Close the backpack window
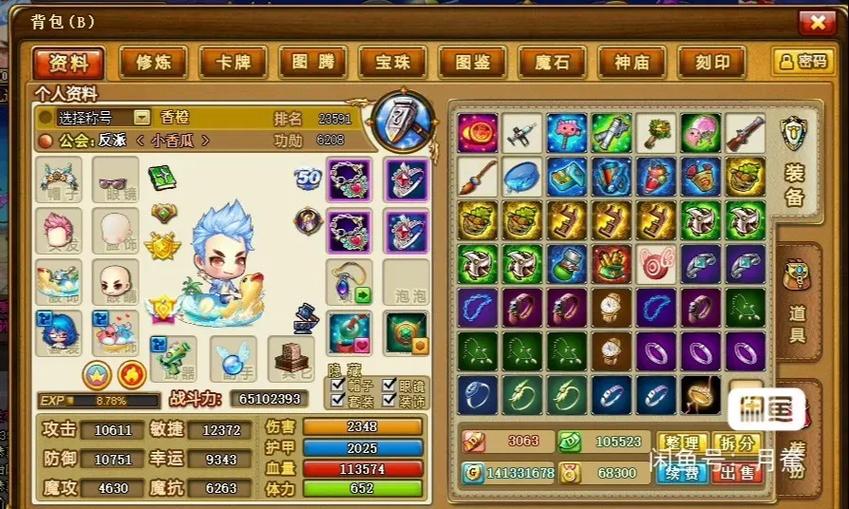This screenshot has width=849, height=509. [817, 22]
